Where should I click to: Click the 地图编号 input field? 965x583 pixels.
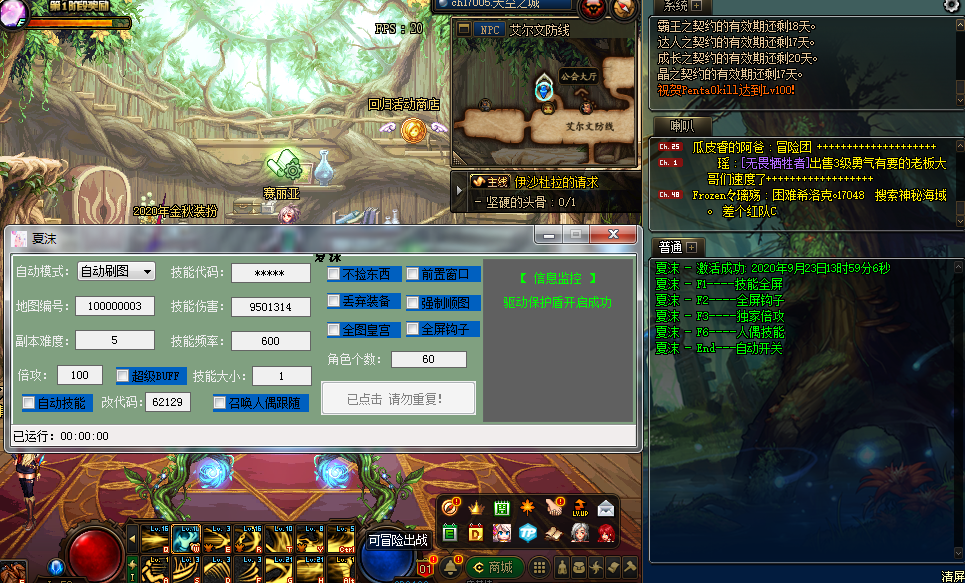click(115, 306)
